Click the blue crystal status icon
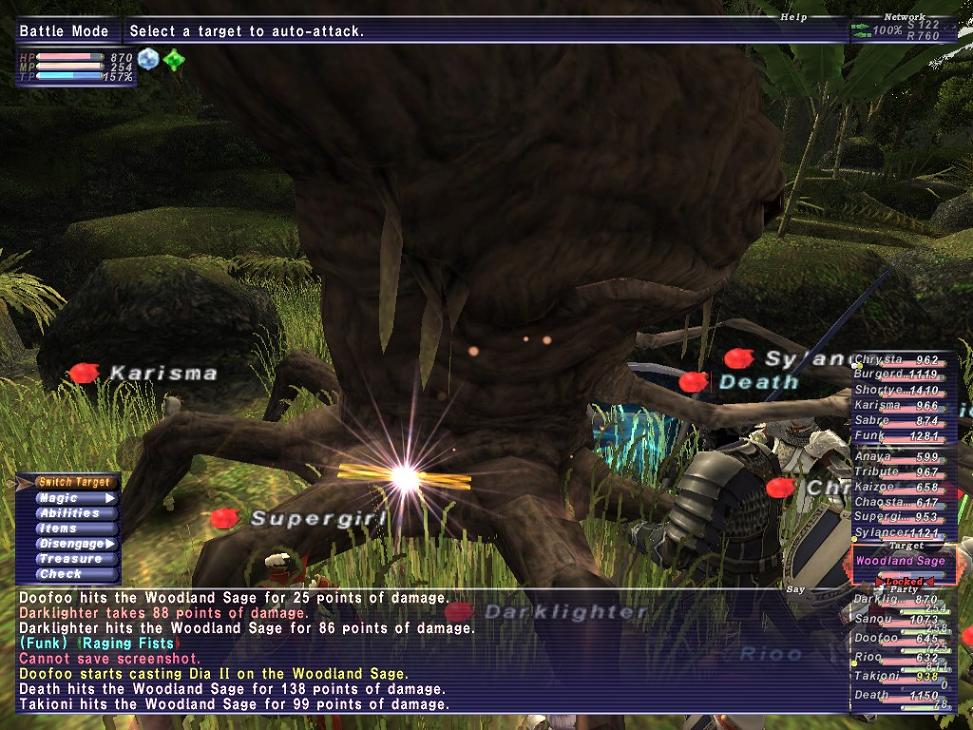 [149, 59]
